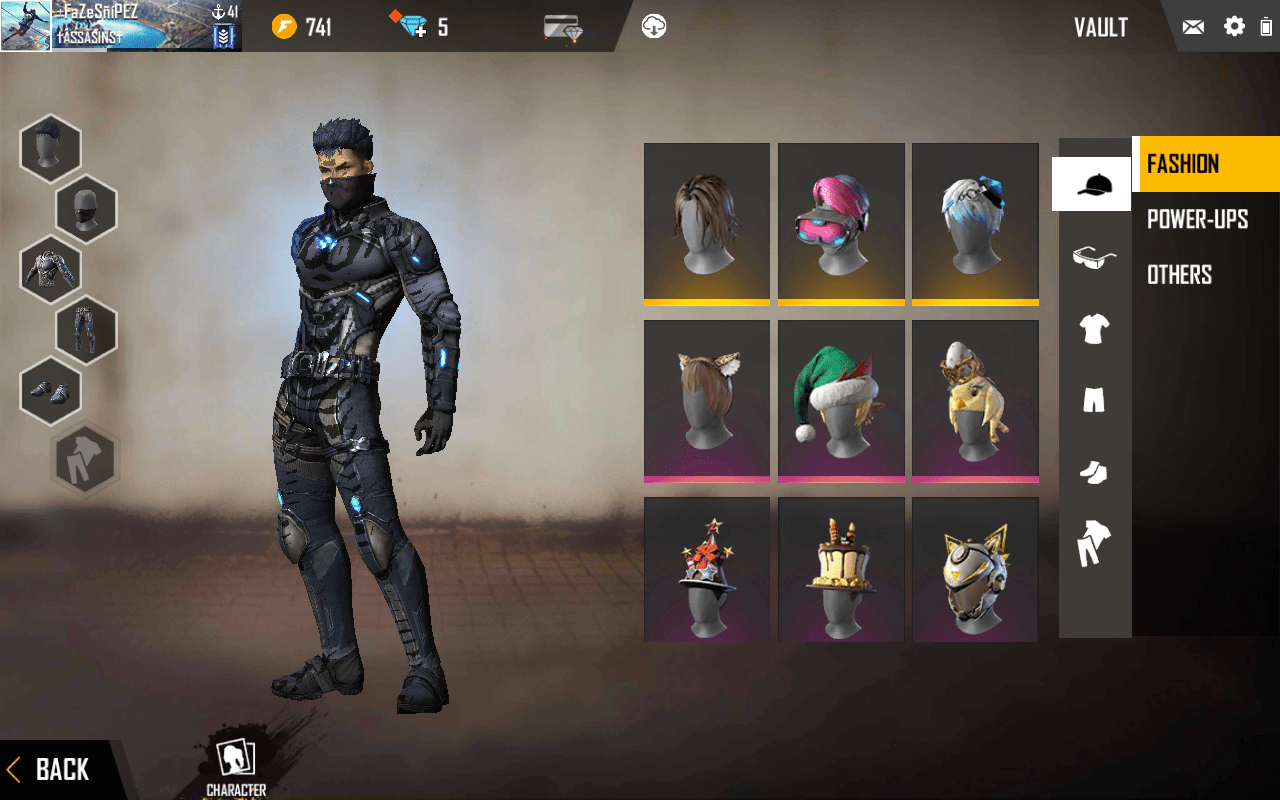Screen dimensions: 1280x800
Task: Click the VAULT label
Action: pyautogui.click(x=1101, y=28)
